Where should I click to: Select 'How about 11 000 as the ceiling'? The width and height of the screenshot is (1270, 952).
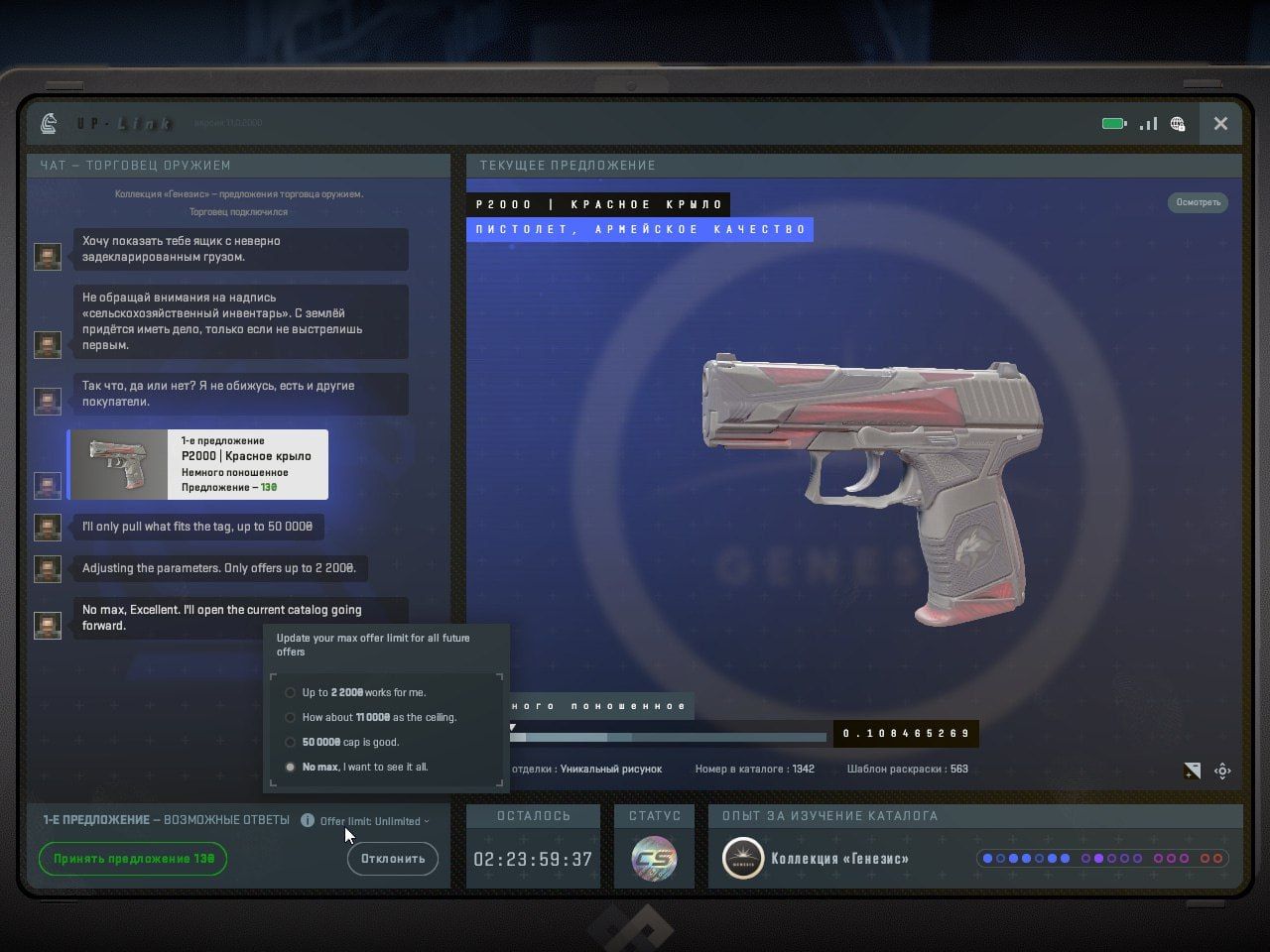coord(291,717)
